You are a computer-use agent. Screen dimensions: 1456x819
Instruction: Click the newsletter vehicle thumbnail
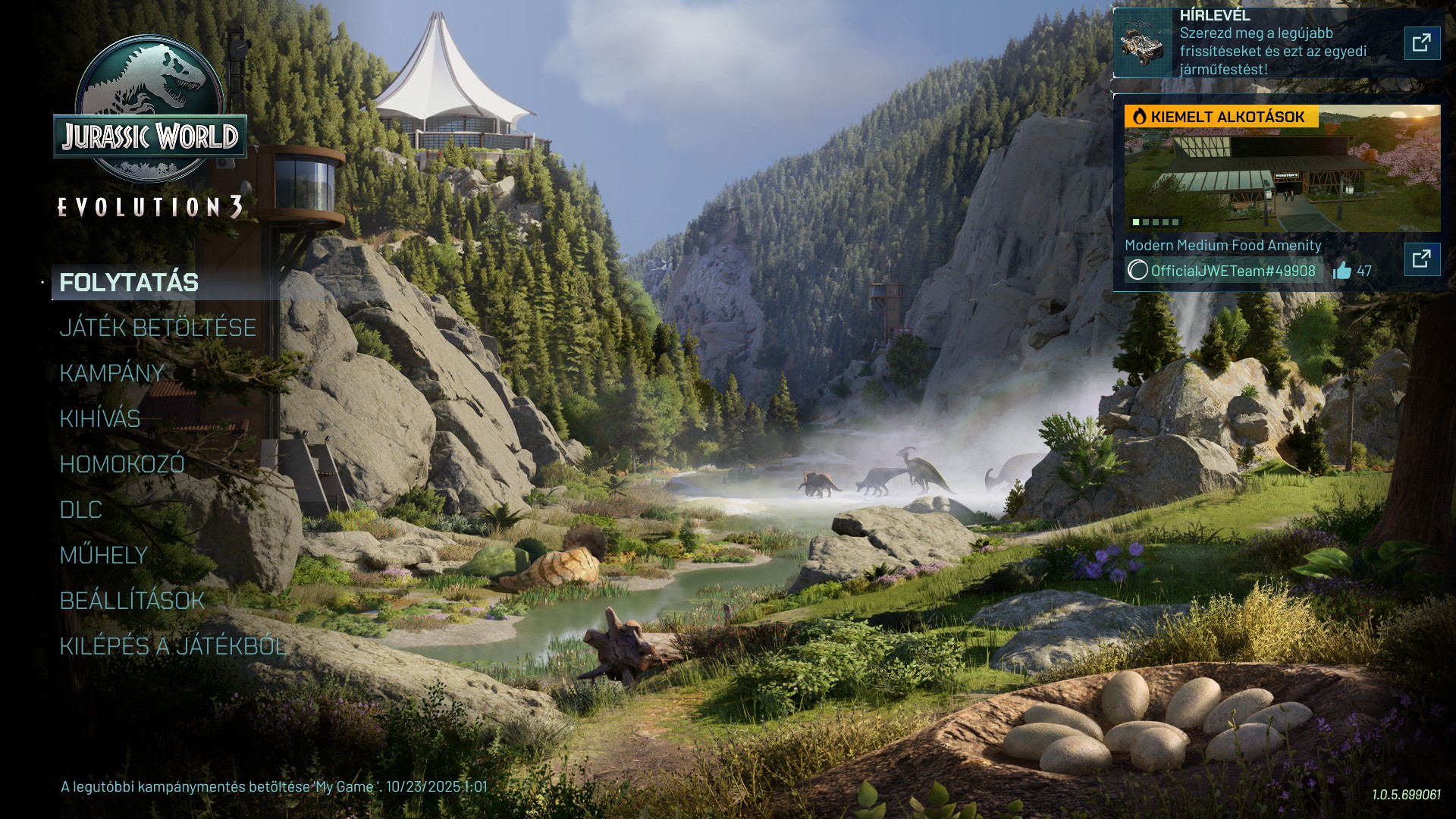coord(1143,43)
